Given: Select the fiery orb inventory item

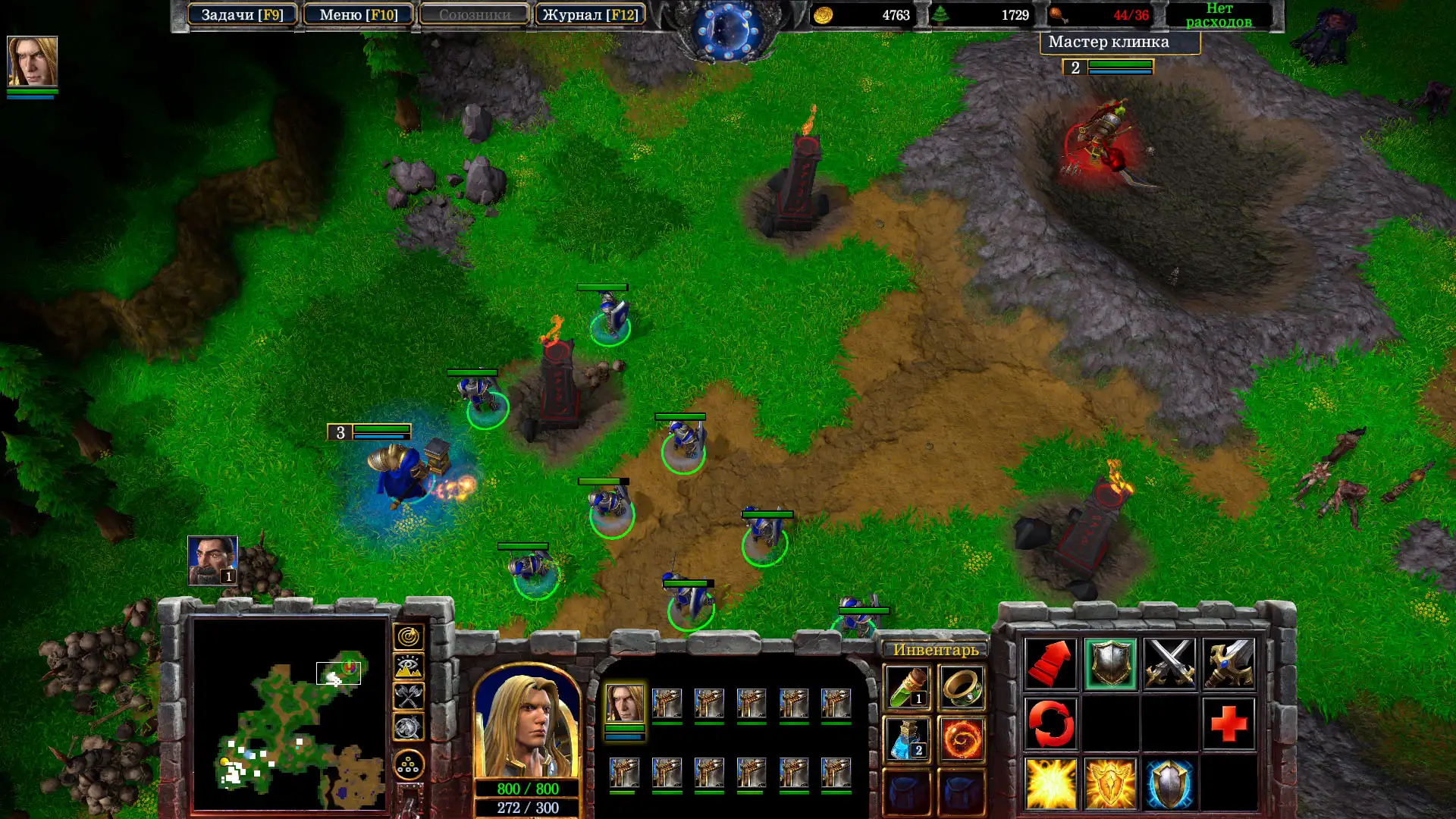Looking at the screenshot, I should click(962, 739).
